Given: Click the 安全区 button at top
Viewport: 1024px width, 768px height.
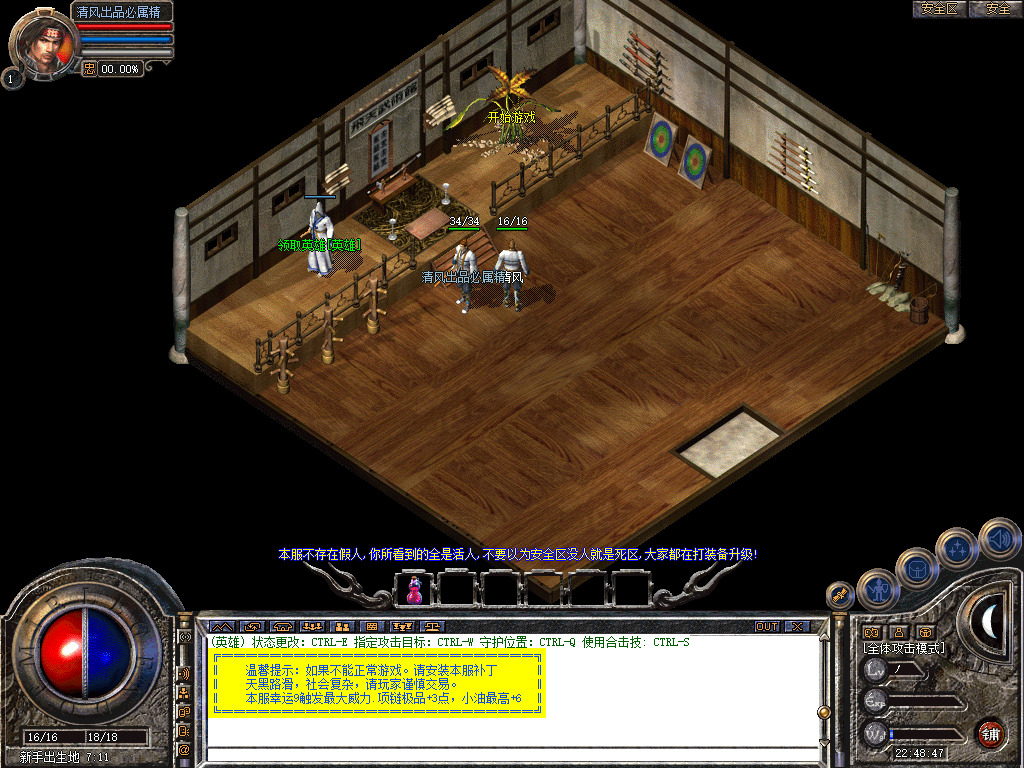Looking at the screenshot, I should click(939, 9).
